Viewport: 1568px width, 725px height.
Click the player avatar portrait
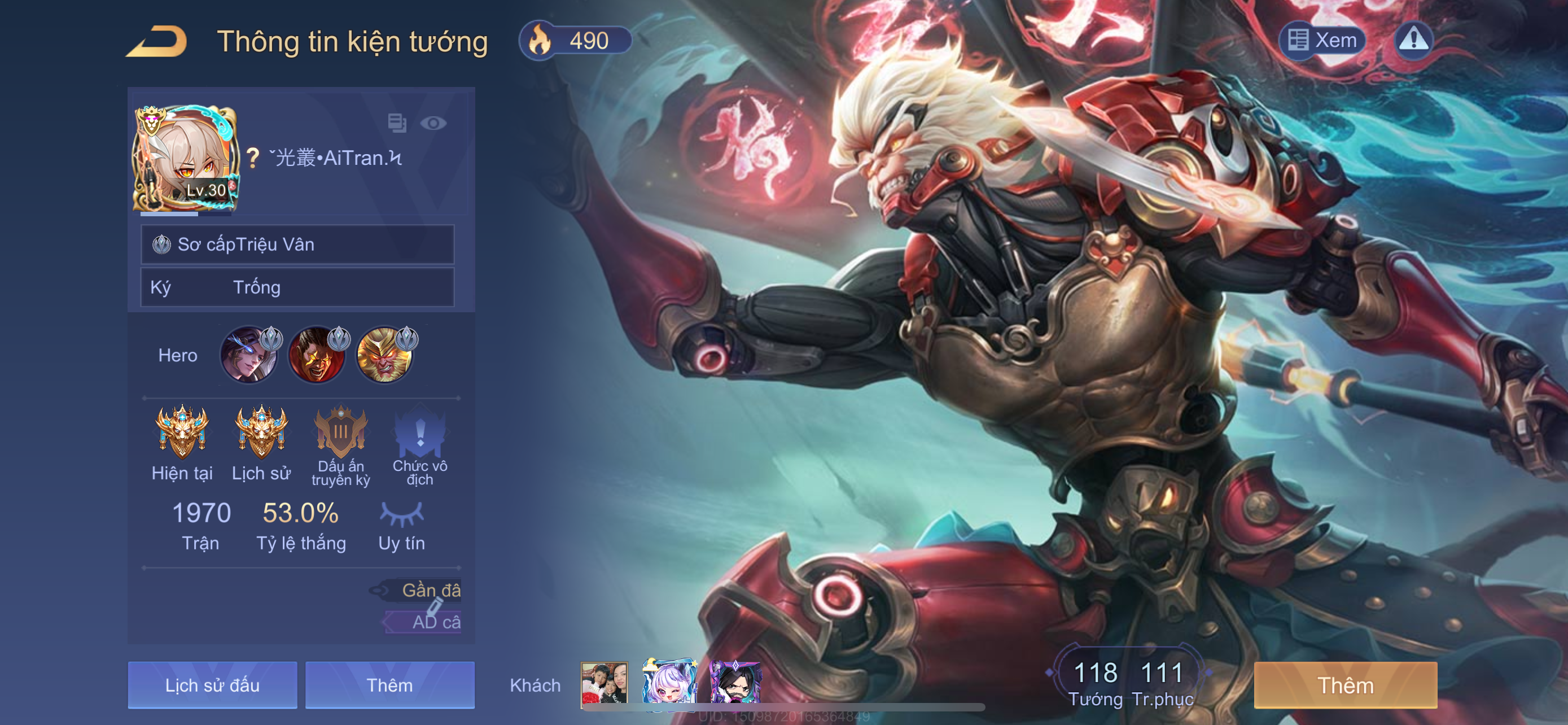tap(186, 159)
